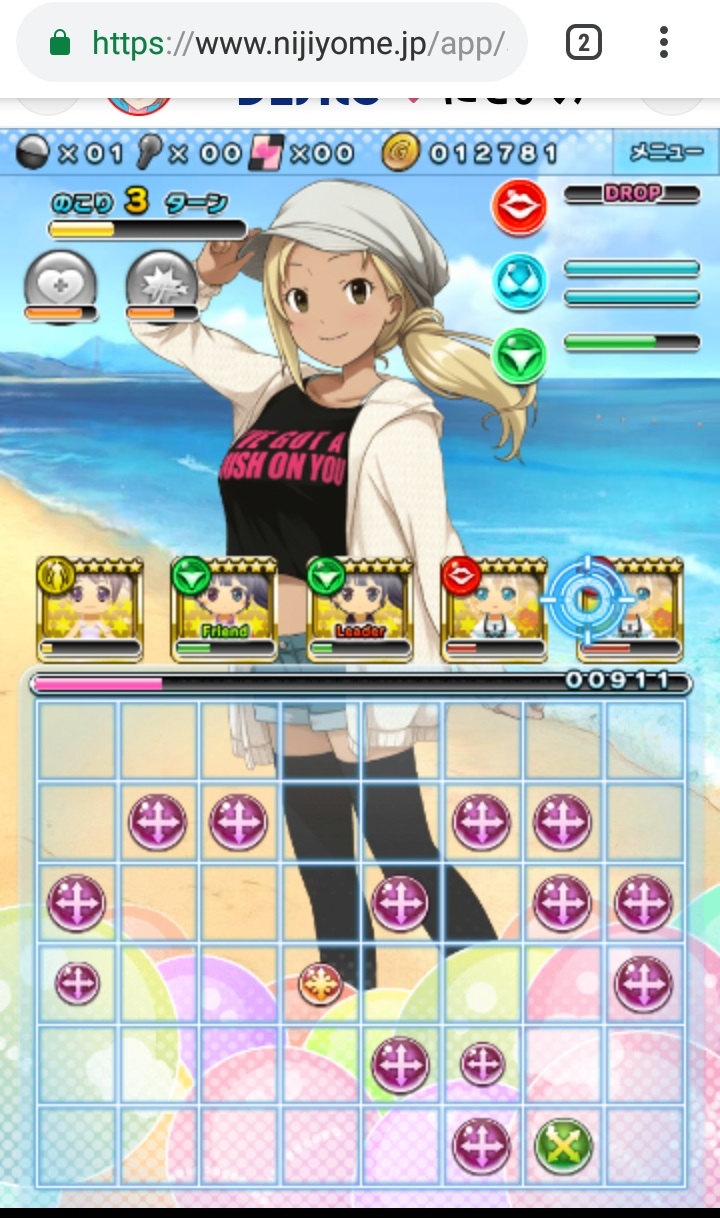720x1219 pixels.
Task: Open the browser three-dot options menu
Action: pos(663,42)
